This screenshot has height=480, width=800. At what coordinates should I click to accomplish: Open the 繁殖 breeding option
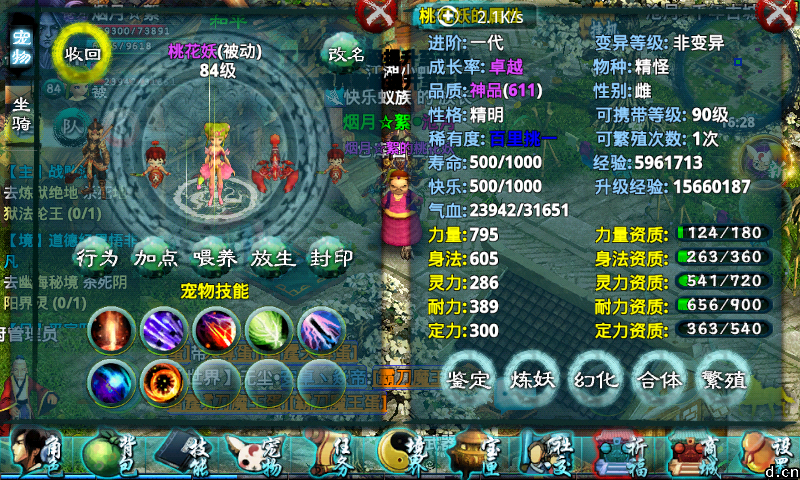[723, 378]
